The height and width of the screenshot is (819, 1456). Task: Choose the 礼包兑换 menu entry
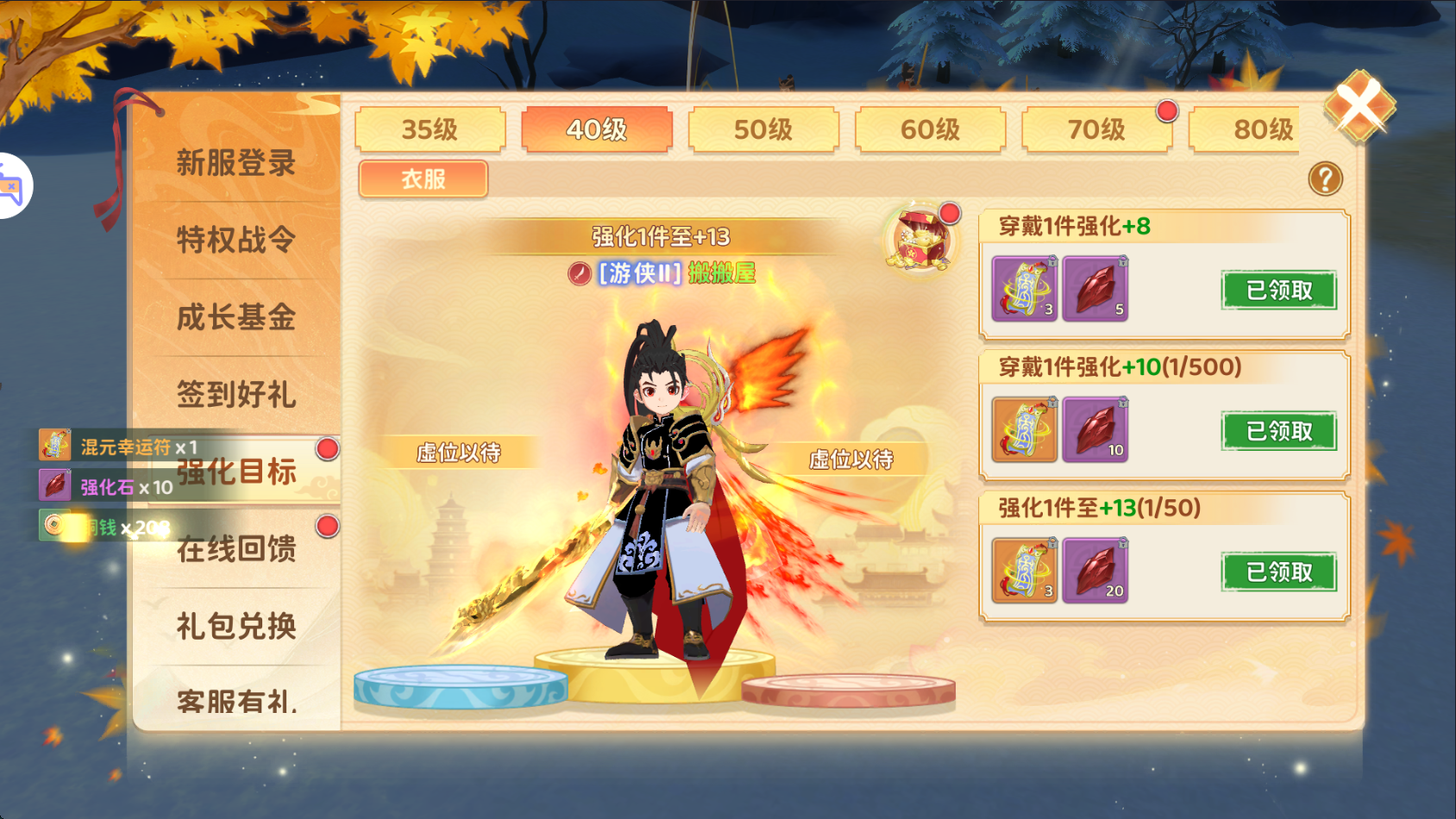click(x=236, y=626)
